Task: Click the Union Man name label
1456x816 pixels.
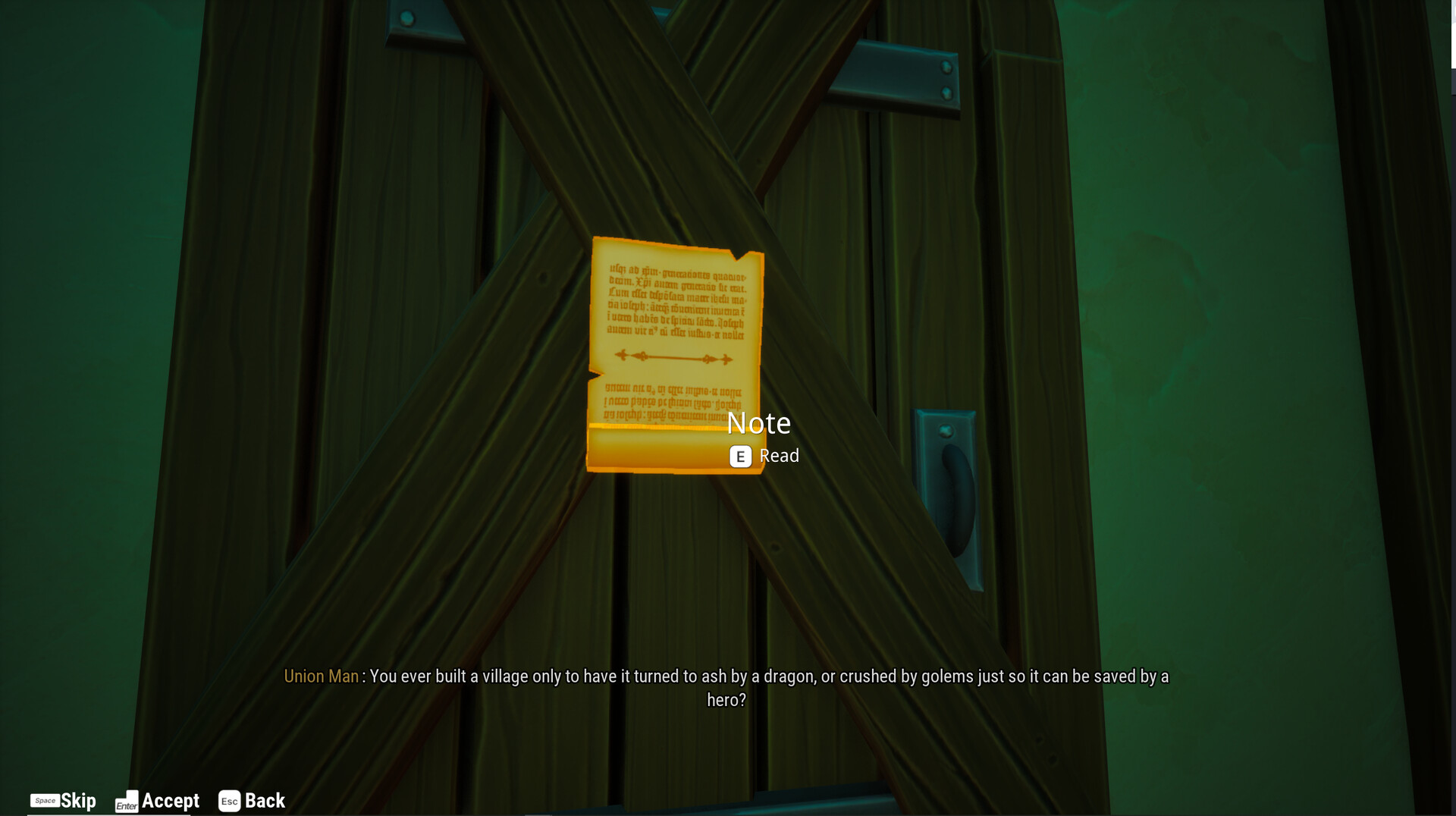Action: coord(321,676)
